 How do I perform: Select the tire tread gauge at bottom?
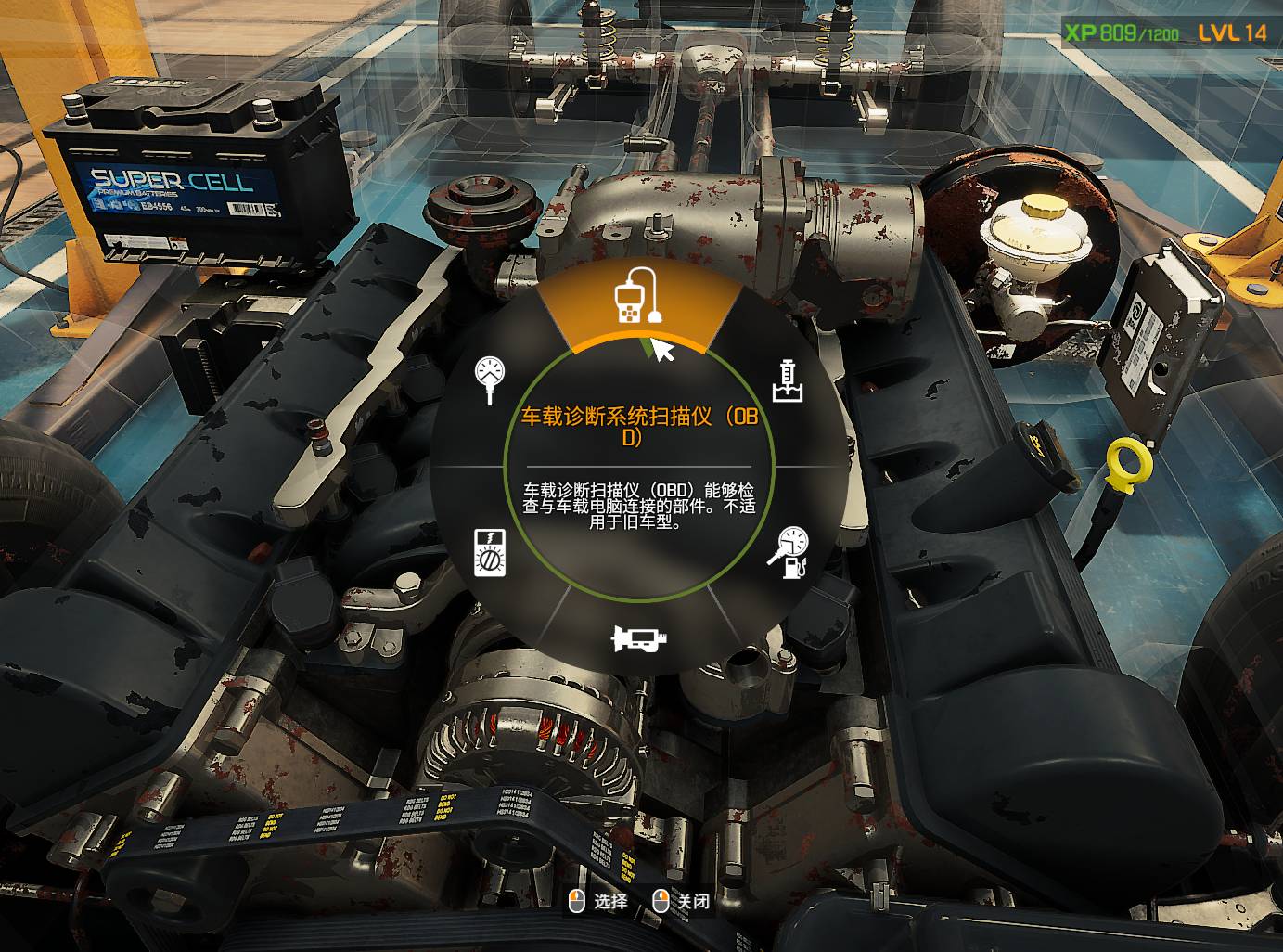point(639,637)
